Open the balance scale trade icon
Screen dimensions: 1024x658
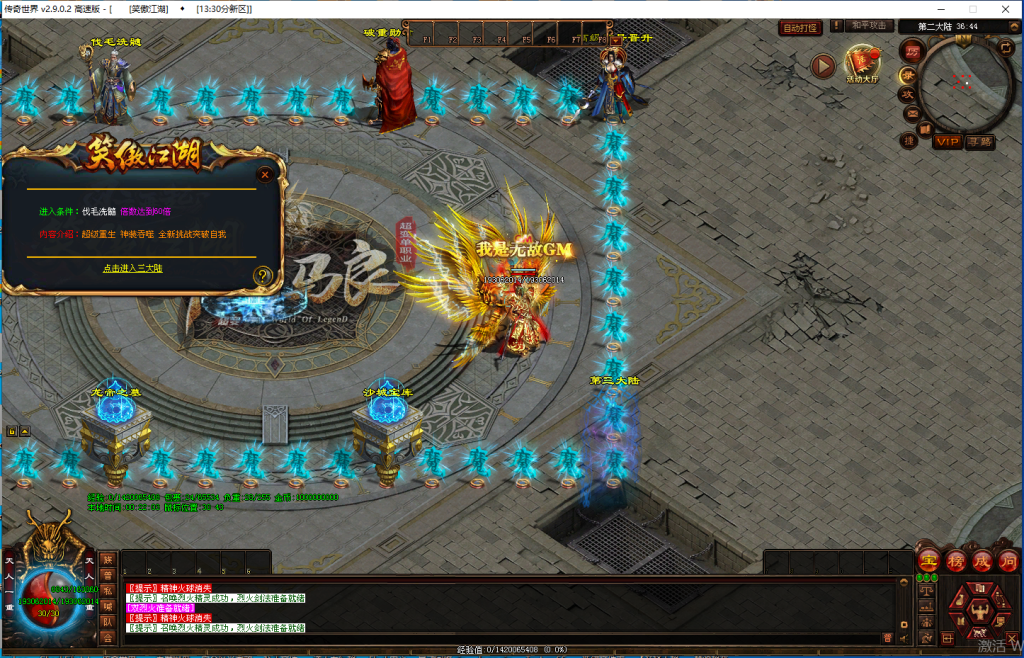(x=925, y=589)
